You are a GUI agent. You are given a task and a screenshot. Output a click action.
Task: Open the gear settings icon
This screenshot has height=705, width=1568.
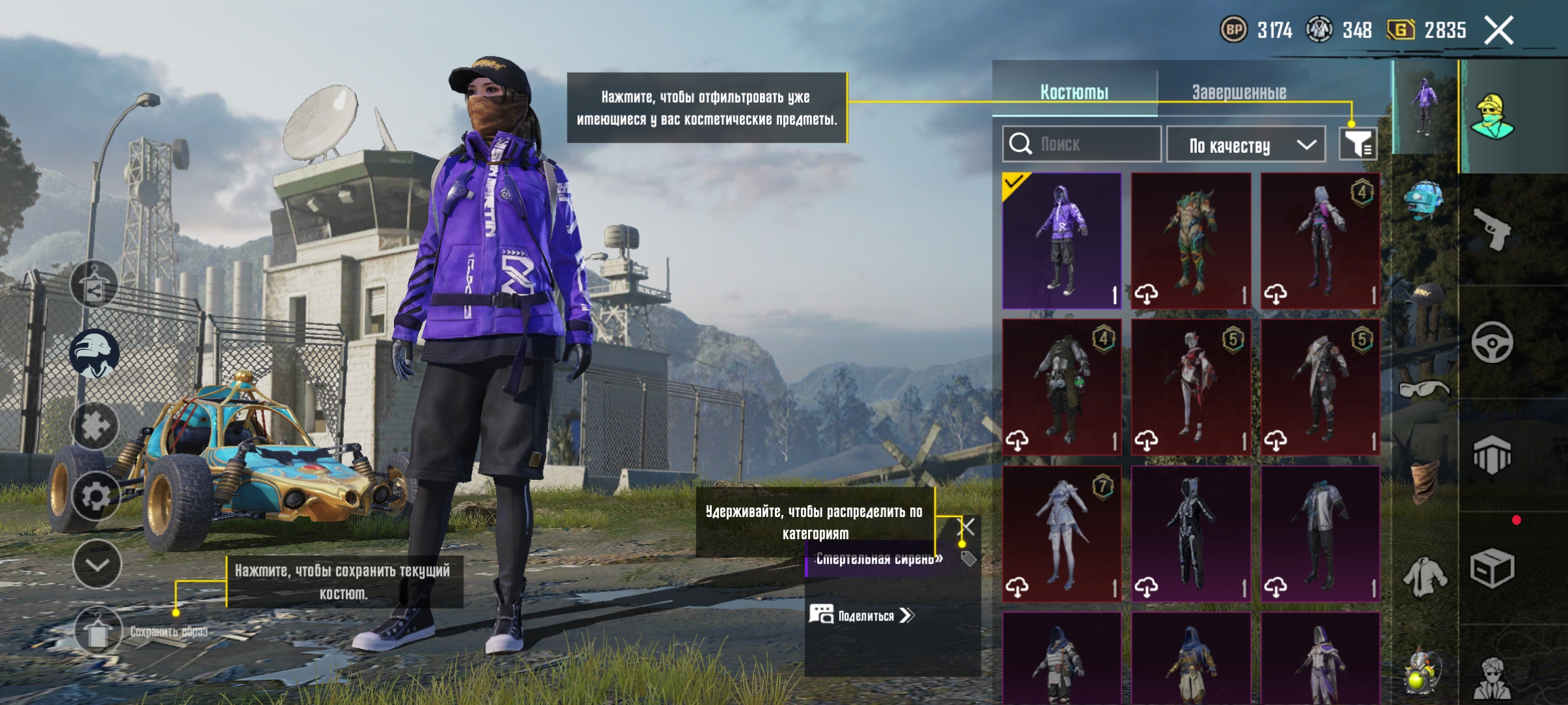(x=96, y=498)
